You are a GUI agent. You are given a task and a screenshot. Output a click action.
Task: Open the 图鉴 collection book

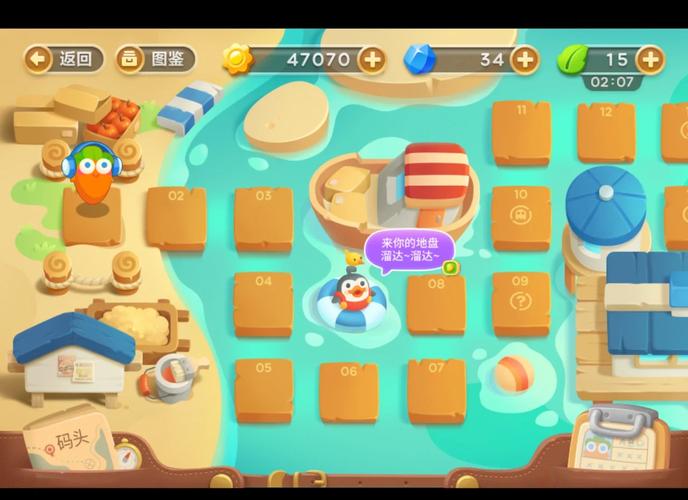tap(155, 59)
